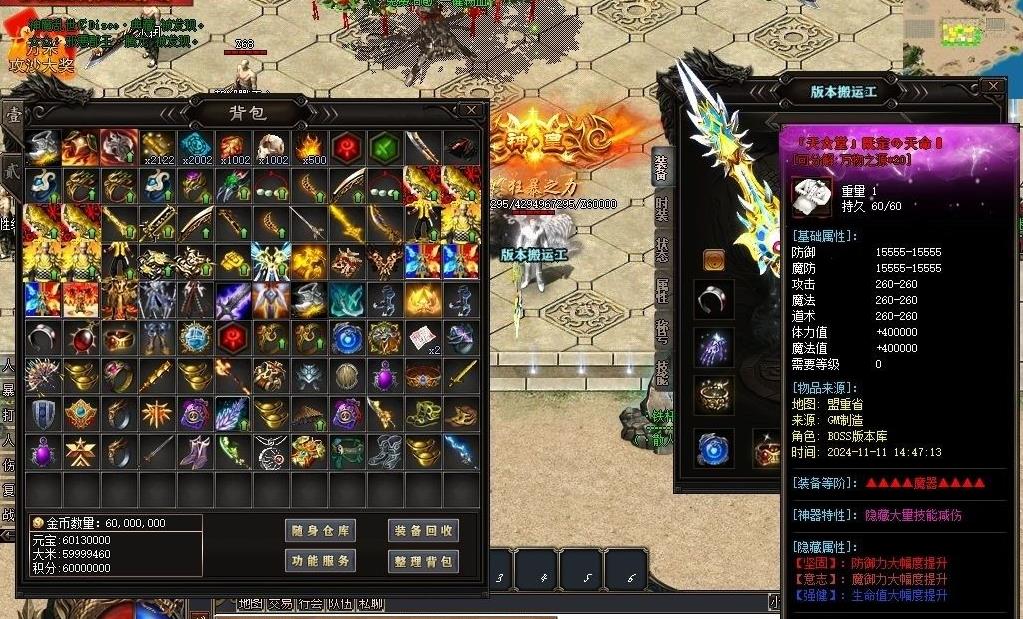1023x619 pixels.
Task: Open the 随身仓库 portable warehouse
Action: click(320, 531)
